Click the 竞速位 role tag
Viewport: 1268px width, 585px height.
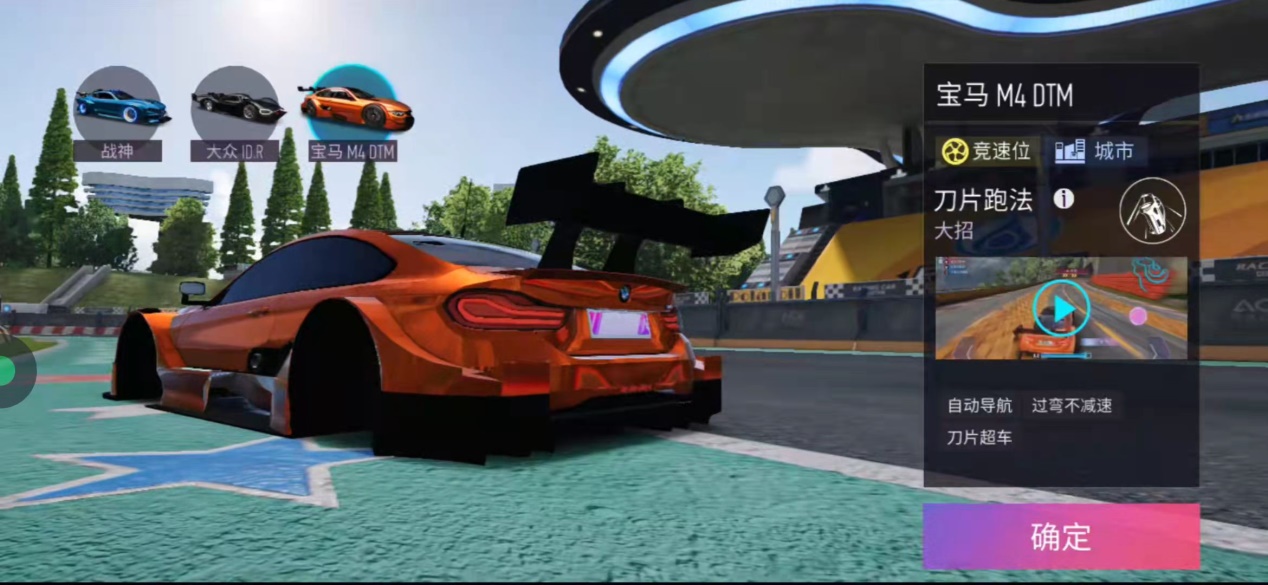tap(987, 152)
